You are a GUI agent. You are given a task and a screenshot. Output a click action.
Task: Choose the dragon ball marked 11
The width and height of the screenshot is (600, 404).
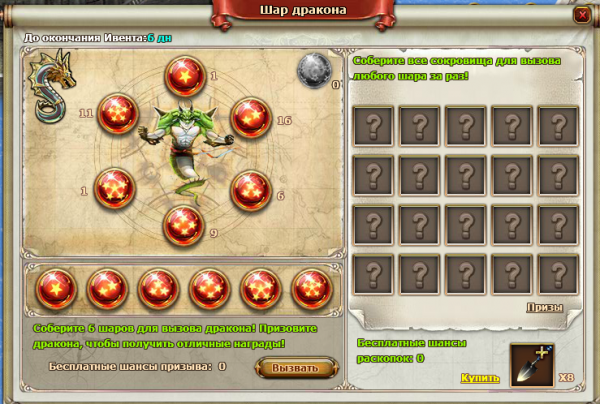[118, 114]
